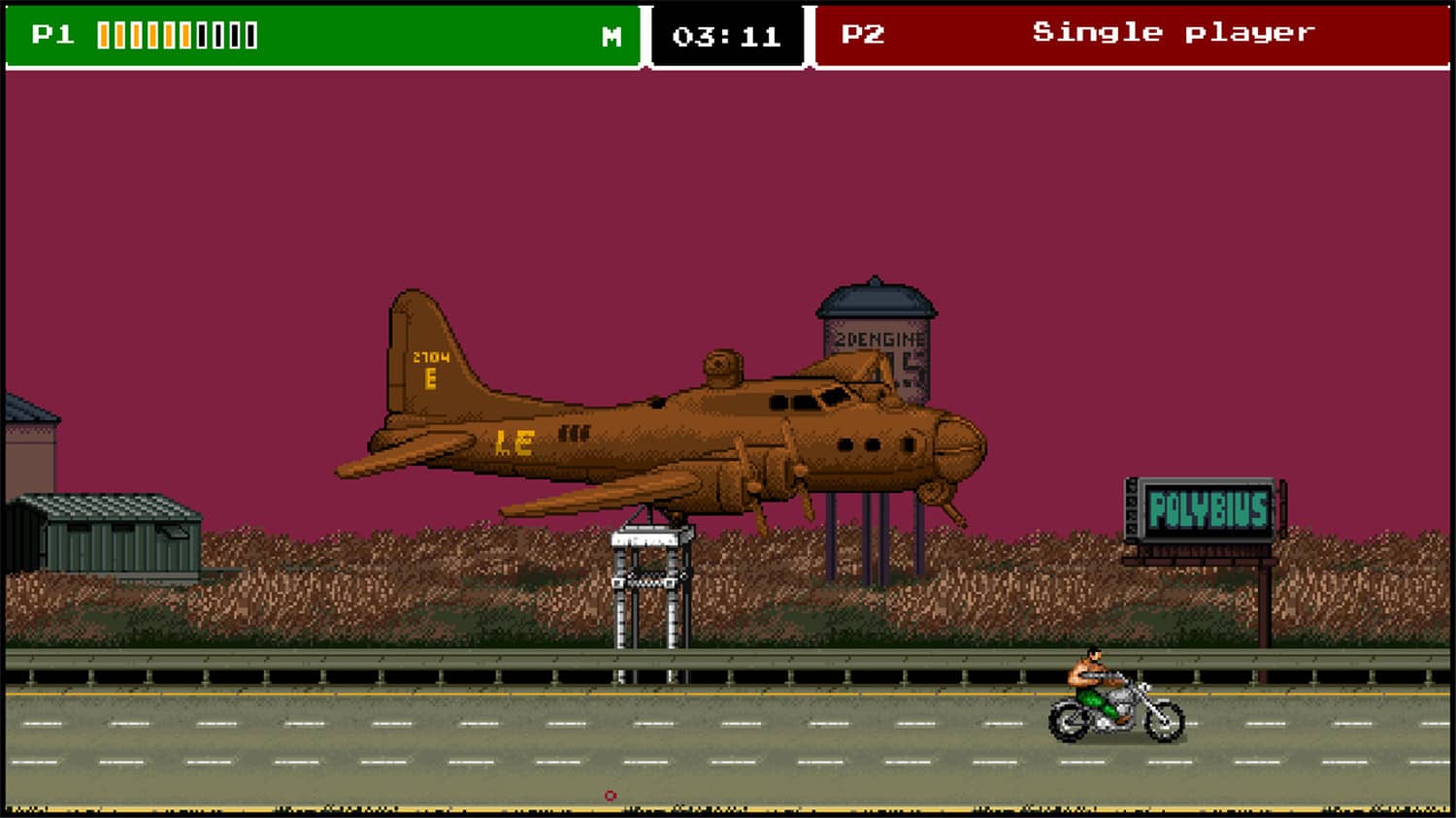
Task: Click the Single player text label
Action: 1175,32
